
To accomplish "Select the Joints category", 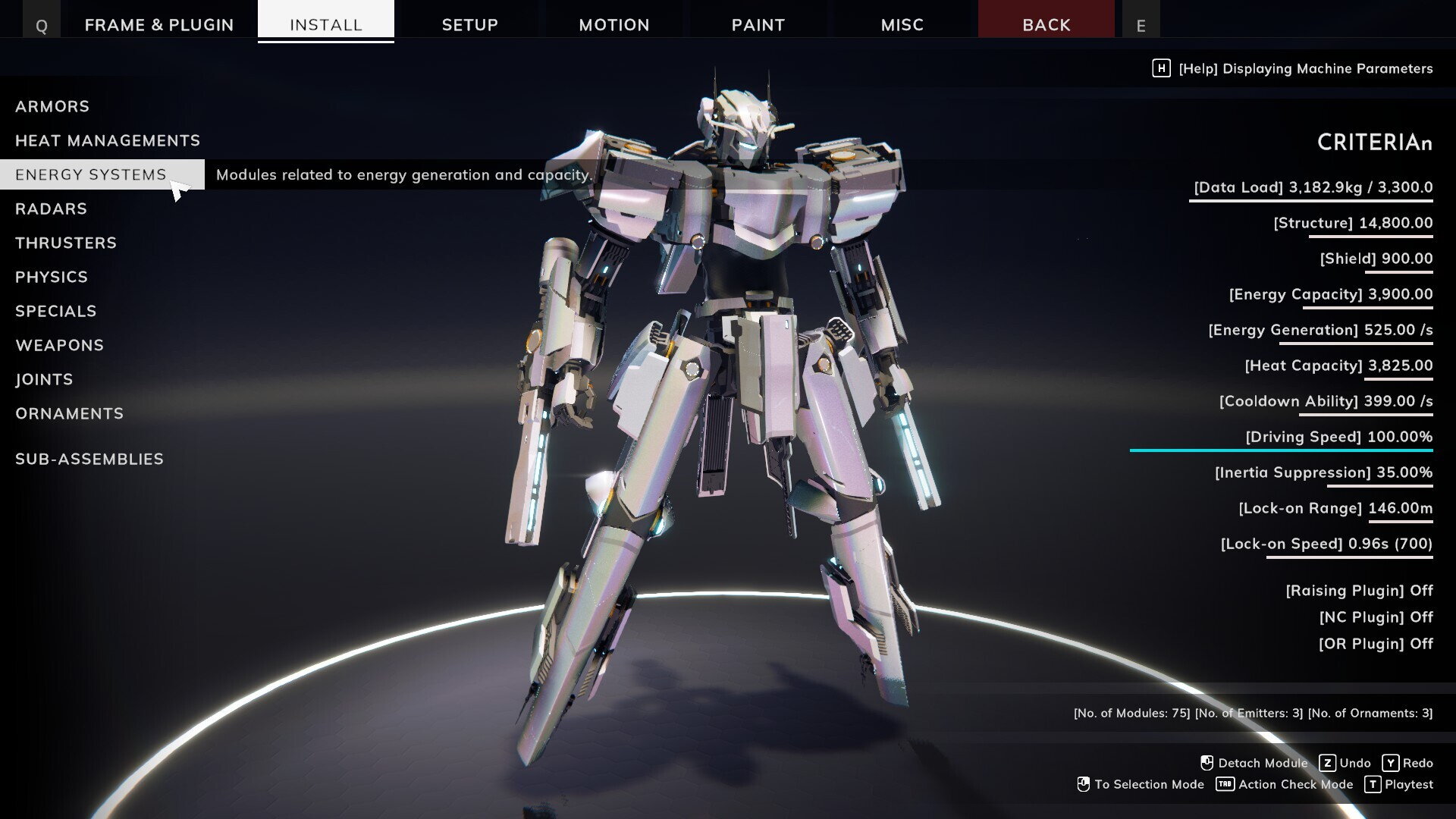I will point(44,379).
